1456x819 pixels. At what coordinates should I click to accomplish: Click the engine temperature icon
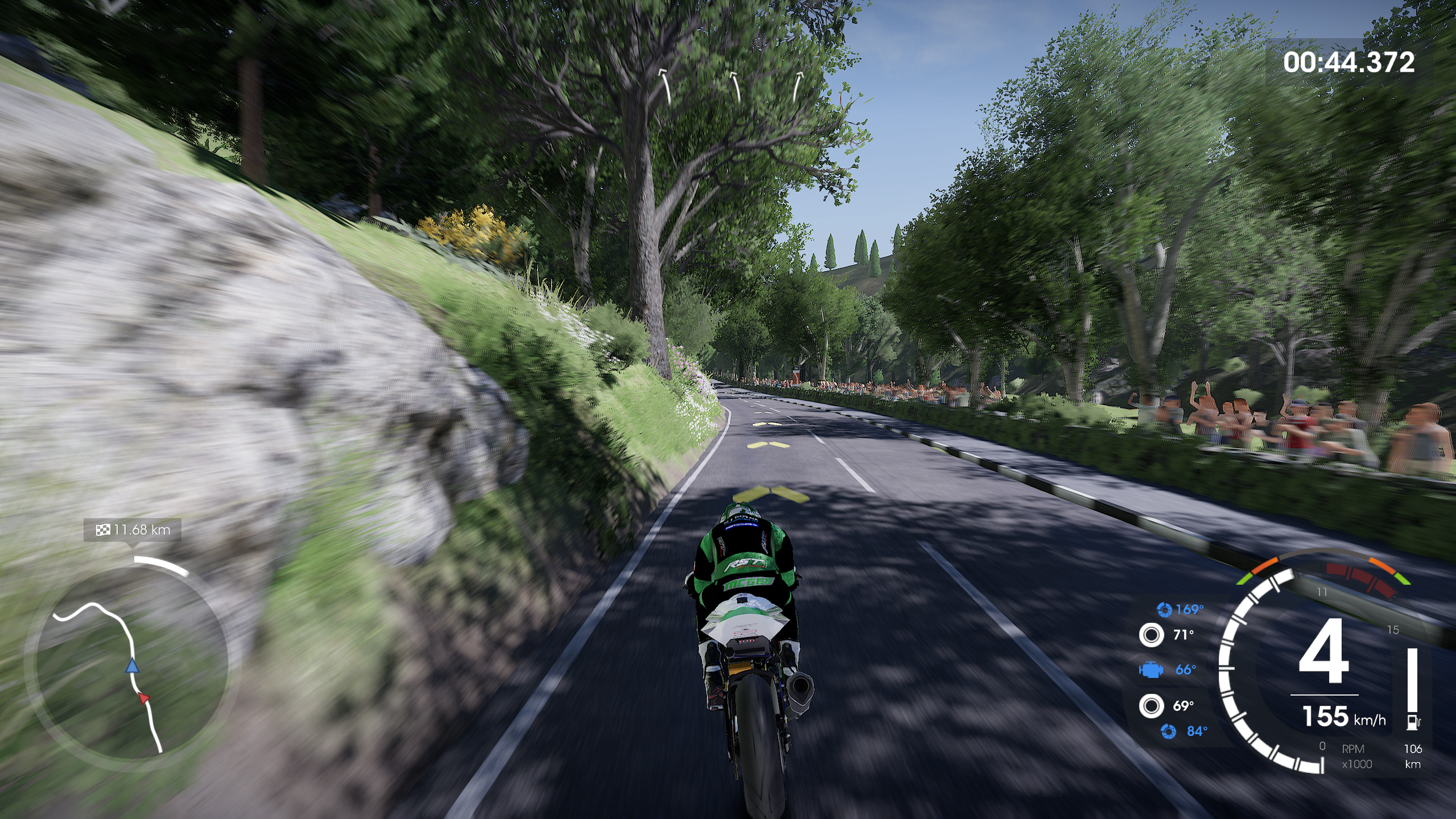tap(1151, 670)
